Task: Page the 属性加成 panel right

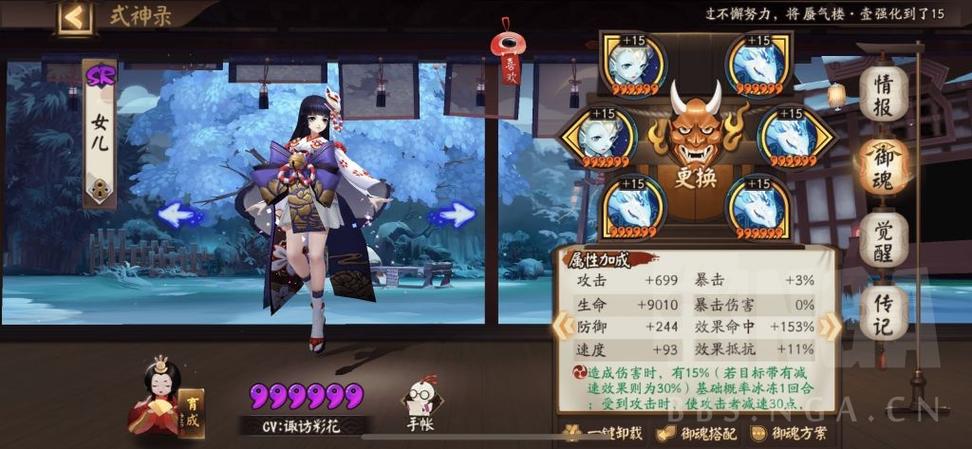Action: (x=829, y=325)
